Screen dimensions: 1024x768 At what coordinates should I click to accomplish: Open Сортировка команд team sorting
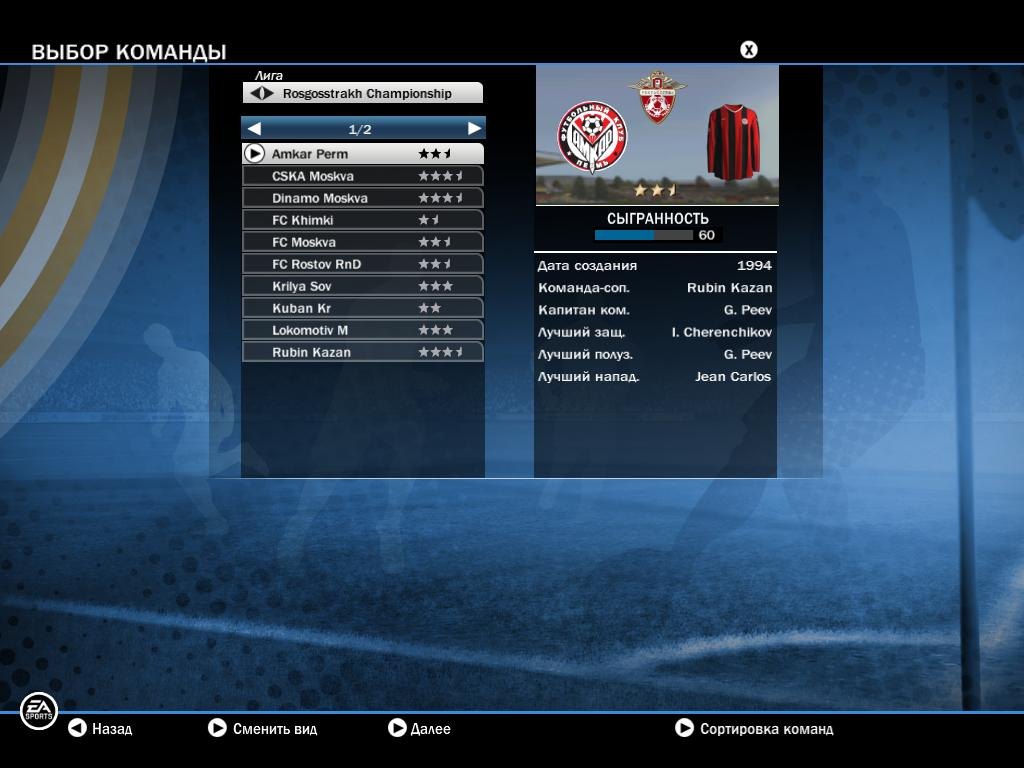(x=754, y=729)
